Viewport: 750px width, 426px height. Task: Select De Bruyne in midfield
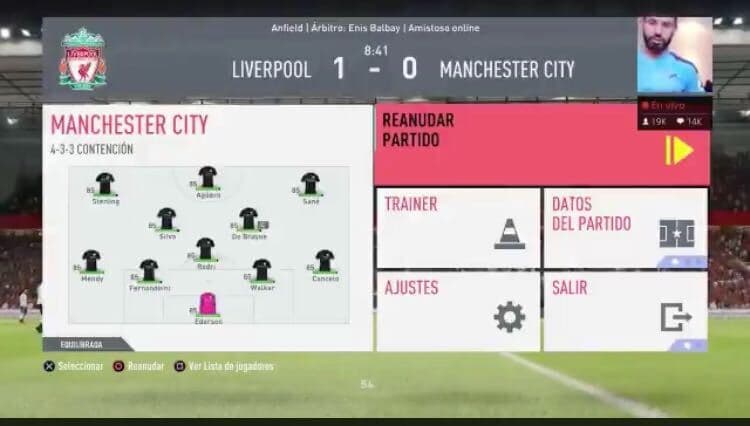249,219
